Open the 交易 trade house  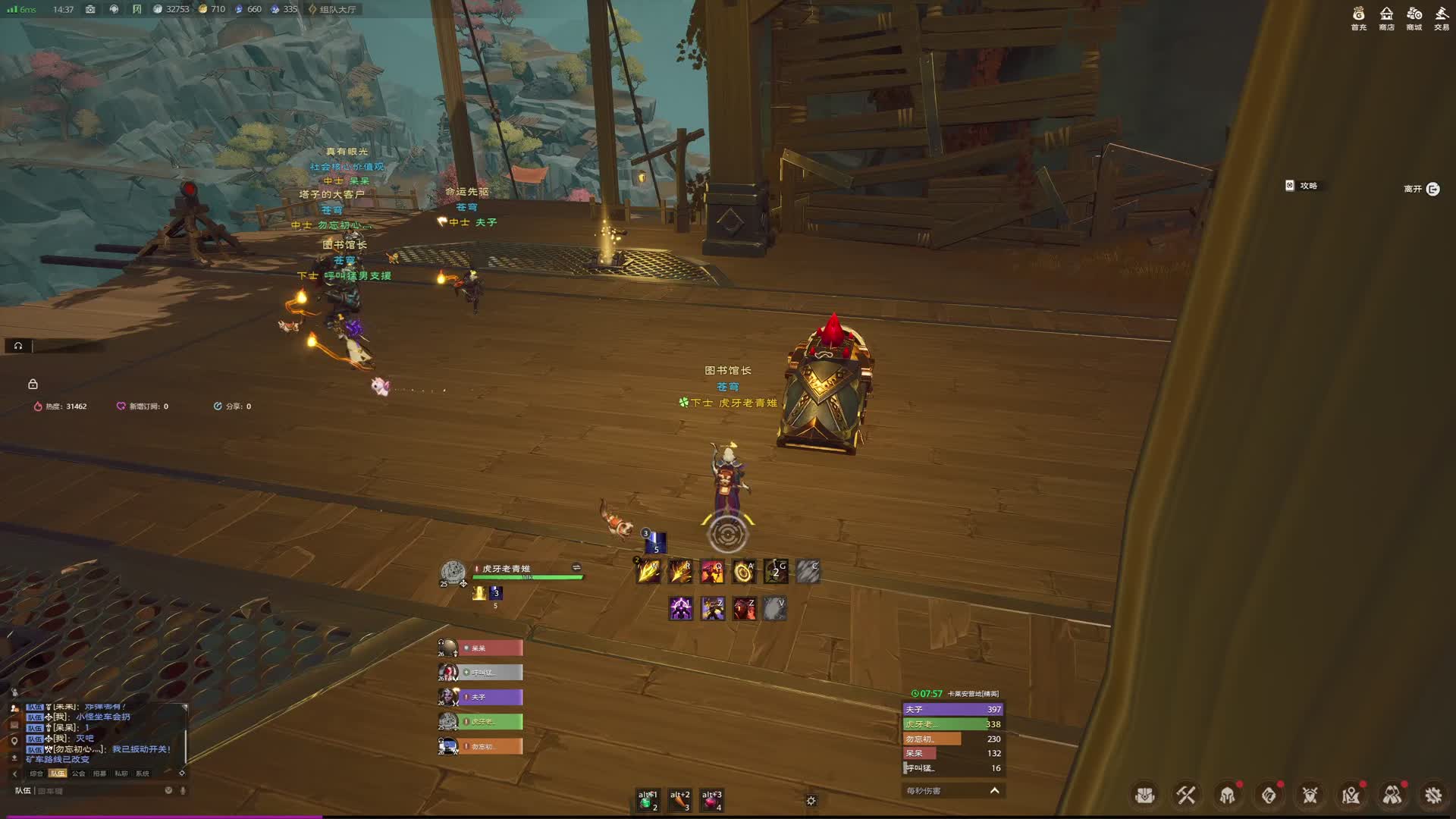click(1442, 17)
